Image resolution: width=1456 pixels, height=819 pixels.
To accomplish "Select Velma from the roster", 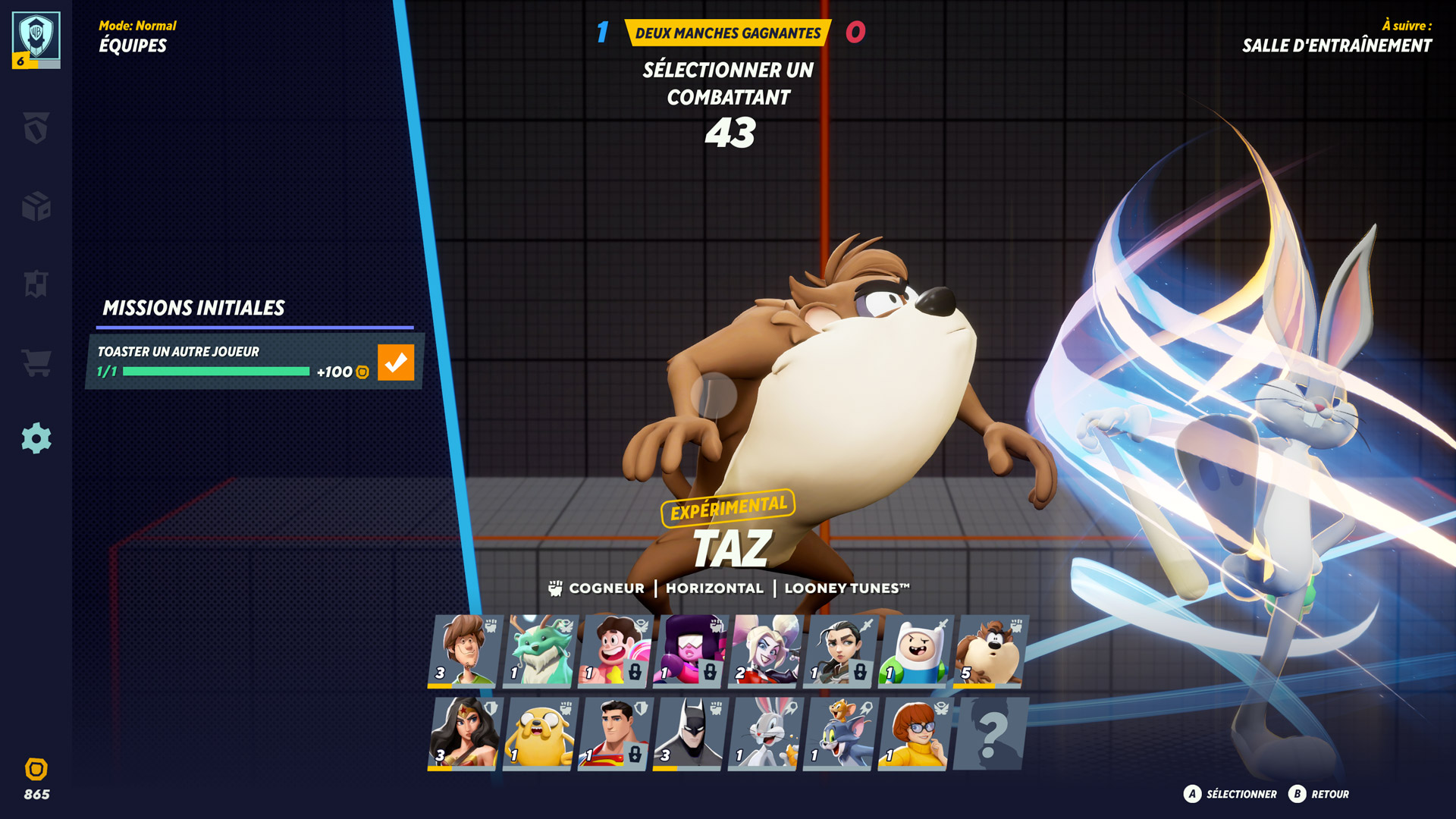I will (915, 733).
